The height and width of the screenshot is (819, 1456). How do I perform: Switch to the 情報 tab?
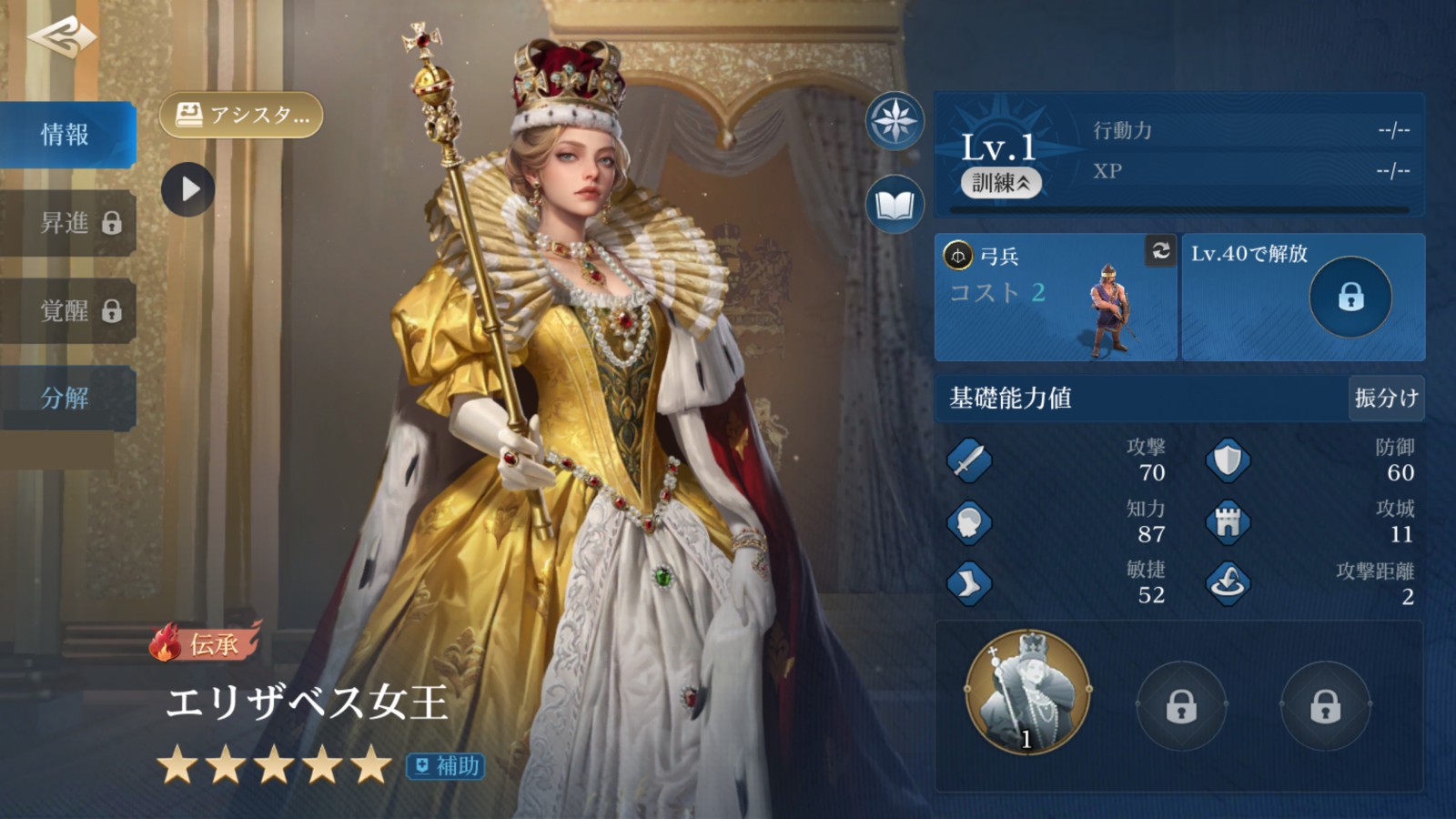[x=66, y=135]
